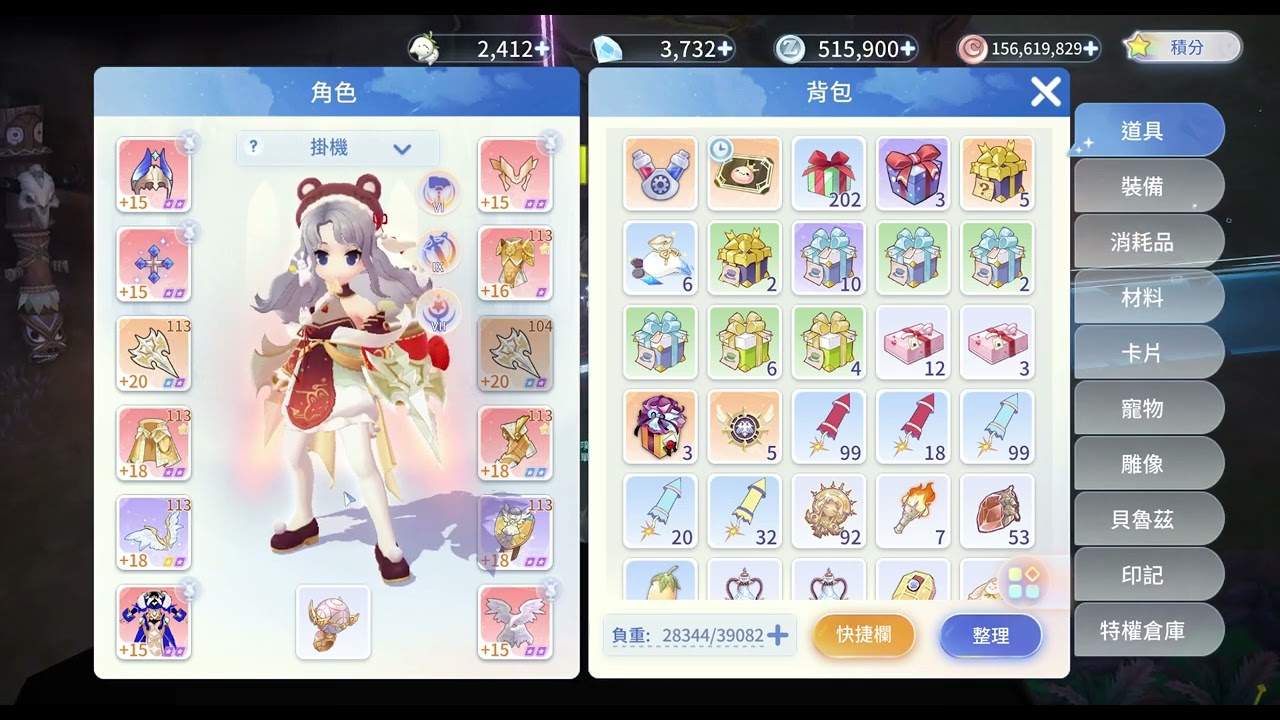Click the 積分 star icon
This screenshot has height=720, width=1280.
tap(1137, 46)
